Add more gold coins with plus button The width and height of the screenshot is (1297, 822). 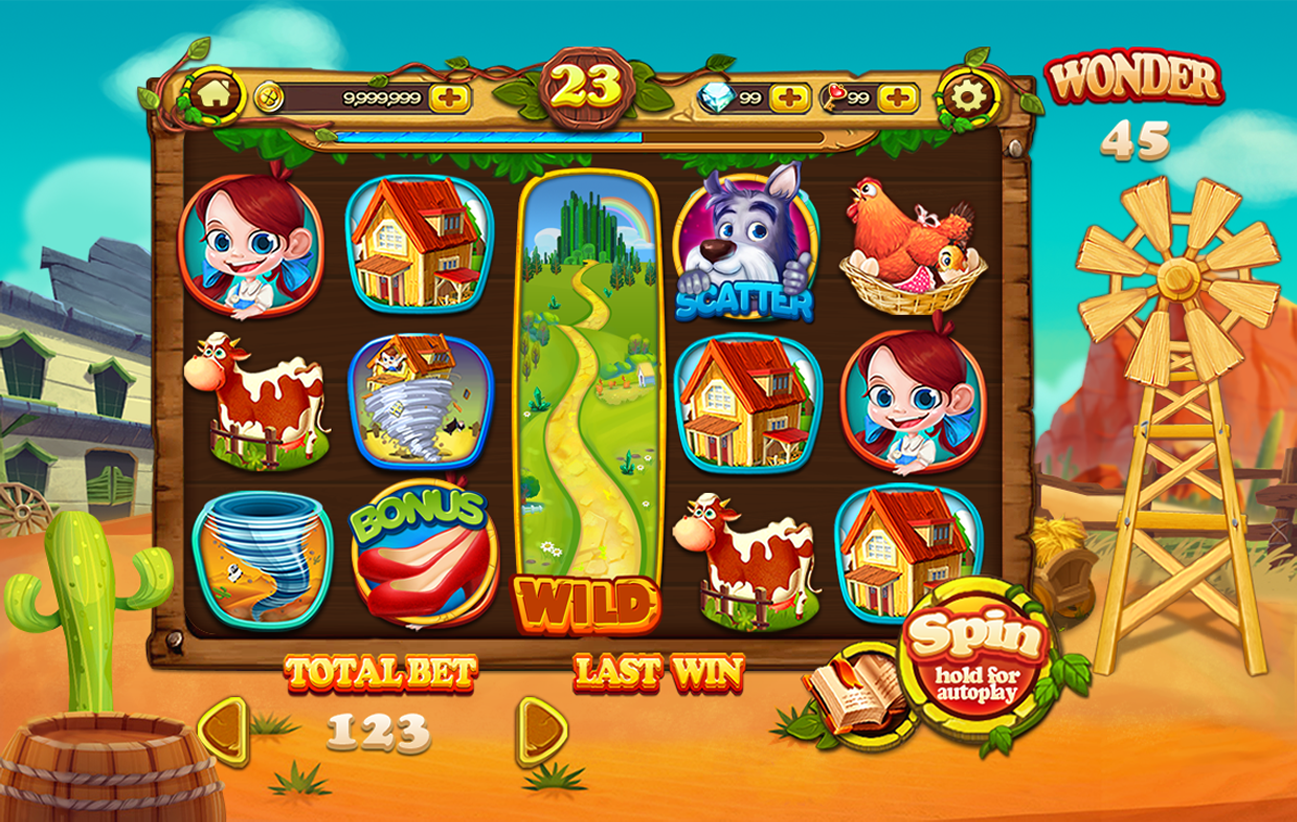pyautogui.click(x=450, y=98)
